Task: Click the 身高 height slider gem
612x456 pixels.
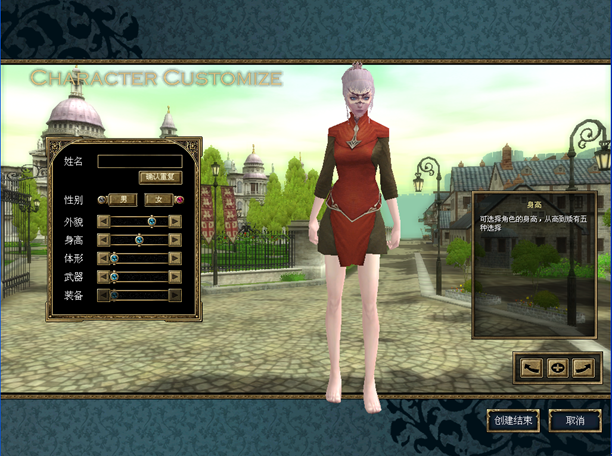Action: point(139,240)
